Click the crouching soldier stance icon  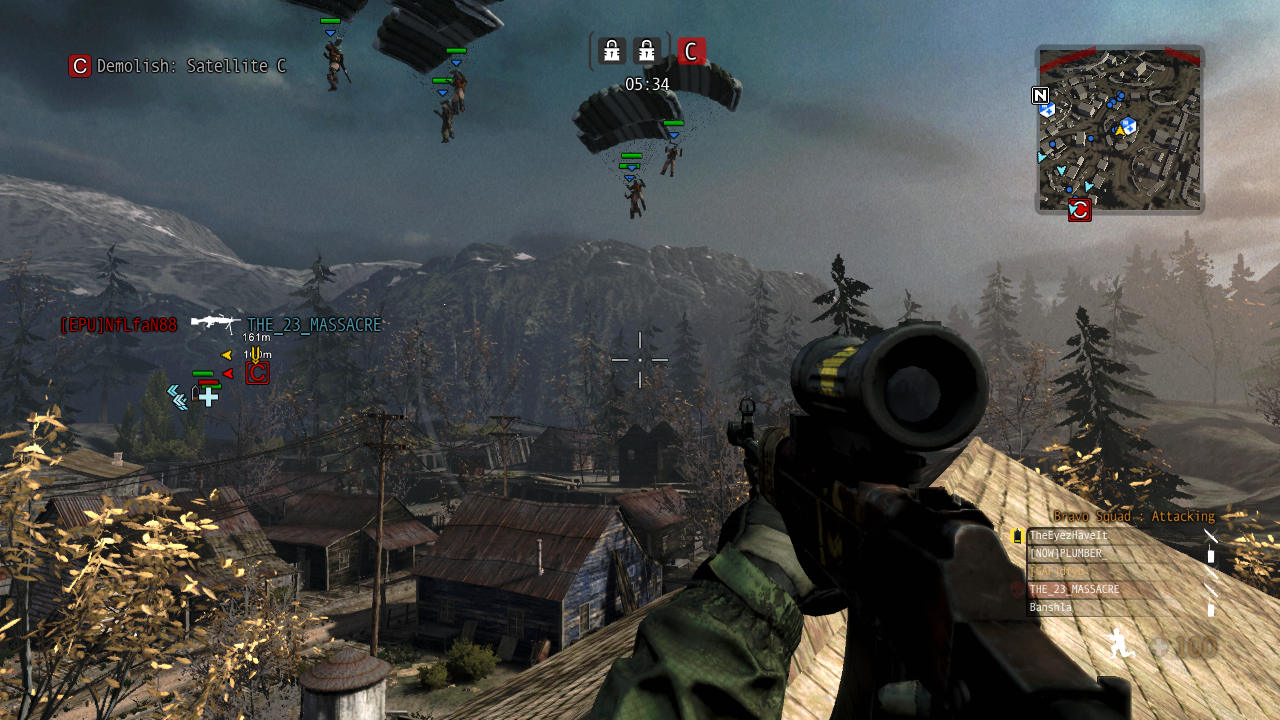click(1121, 643)
